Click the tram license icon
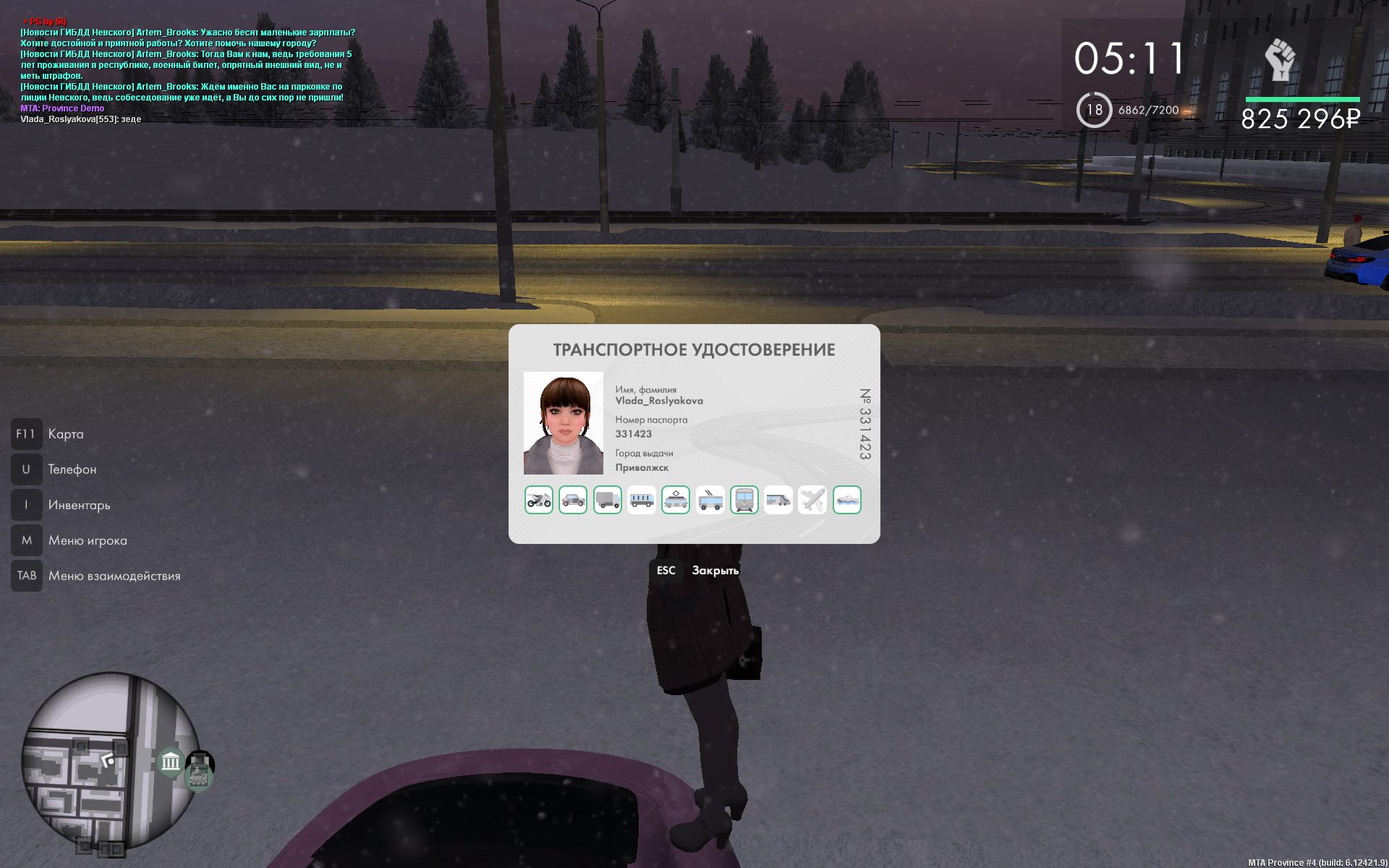Image resolution: width=1389 pixels, height=868 pixels. pyautogui.click(x=676, y=500)
